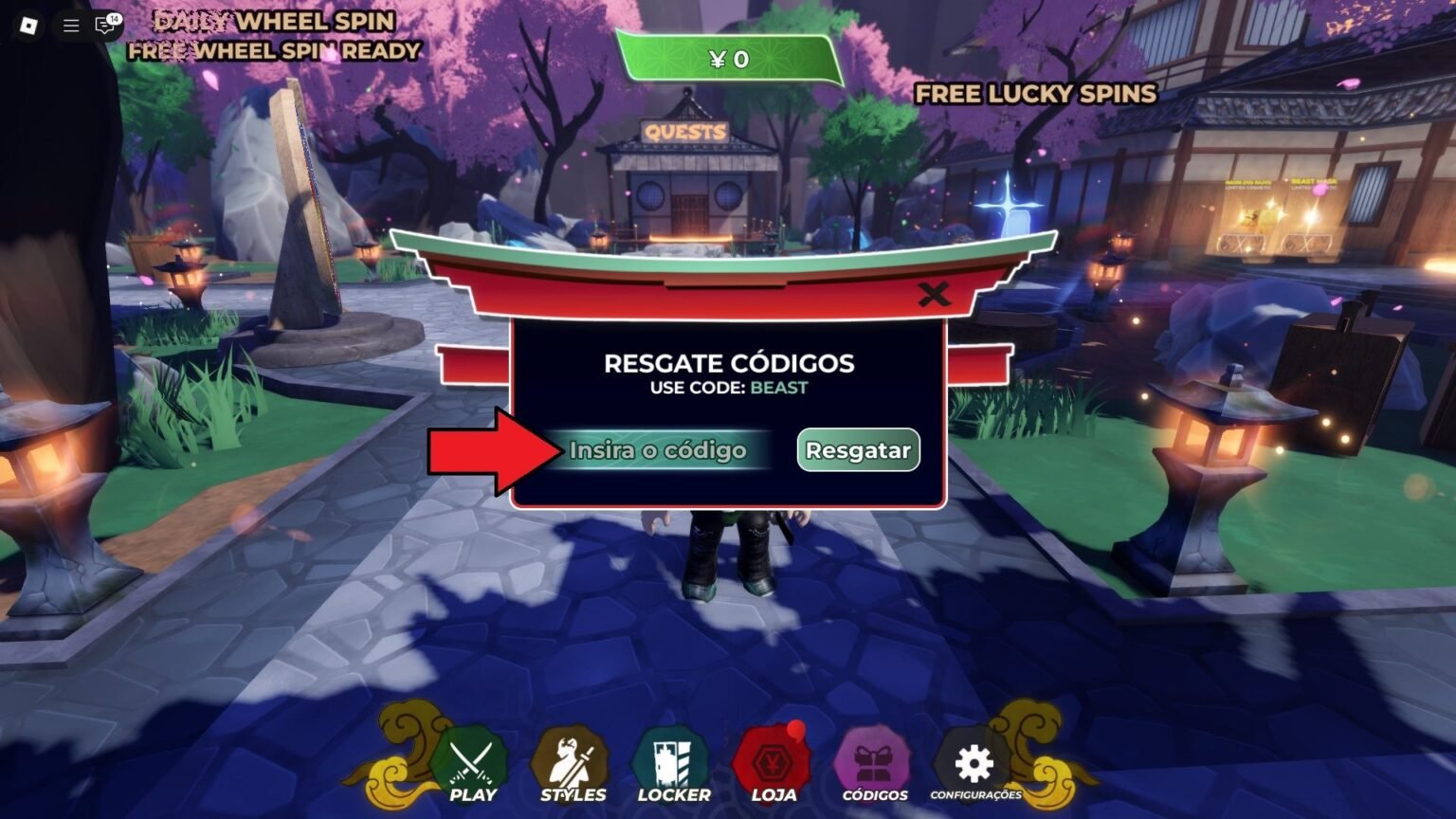Image resolution: width=1456 pixels, height=819 pixels.
Task: Click the QUESTS sign on the building
Action: coord(684,130)
